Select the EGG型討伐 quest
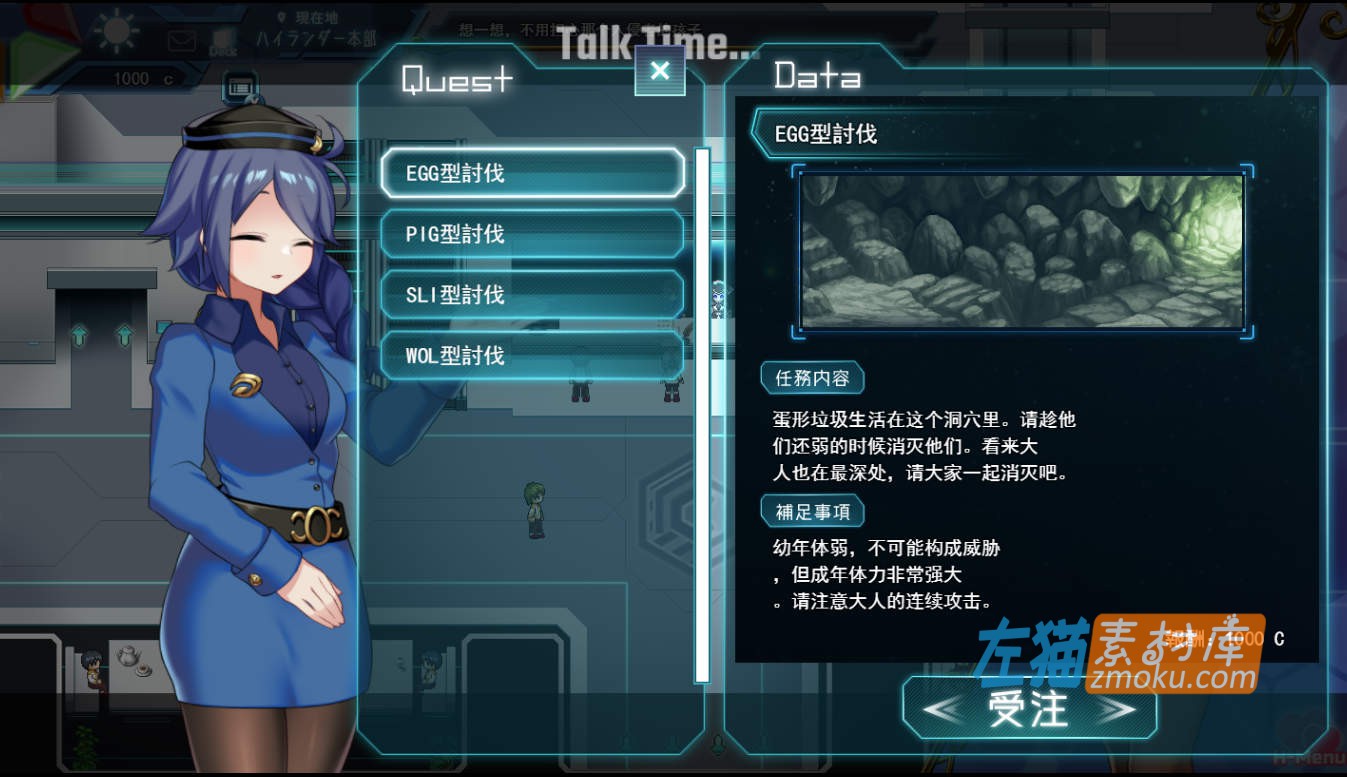The image size is (1347, 777). coord(532,172)
